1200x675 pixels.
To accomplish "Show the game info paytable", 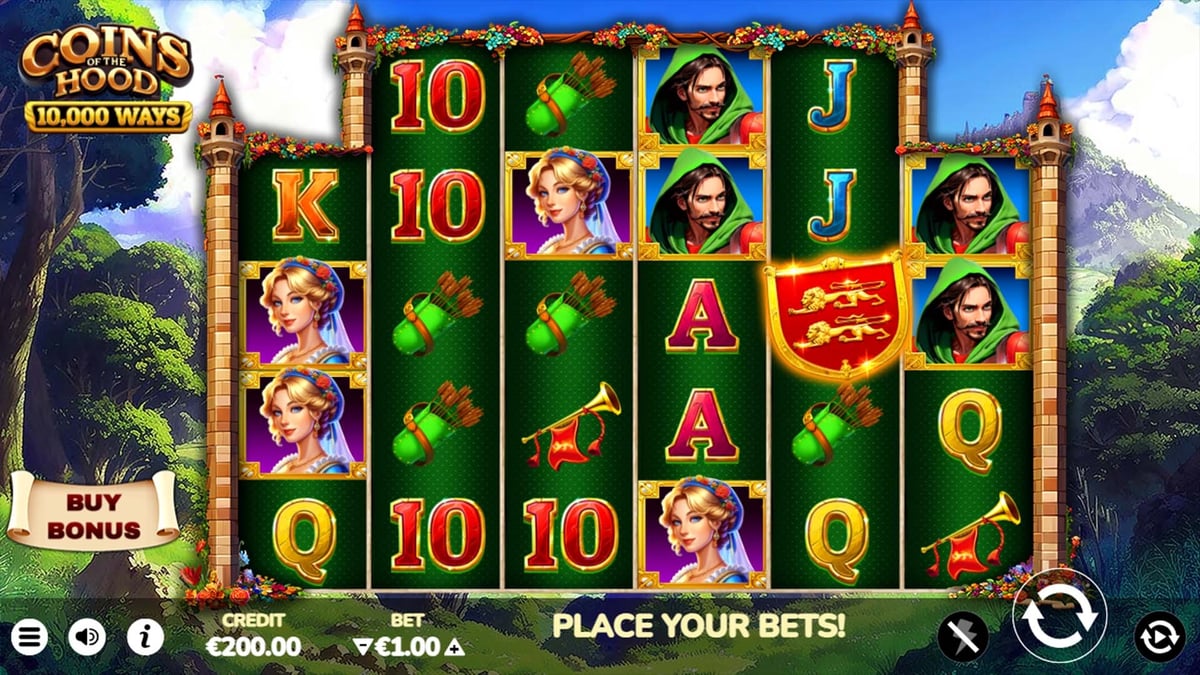I will (x=145, y=637).
